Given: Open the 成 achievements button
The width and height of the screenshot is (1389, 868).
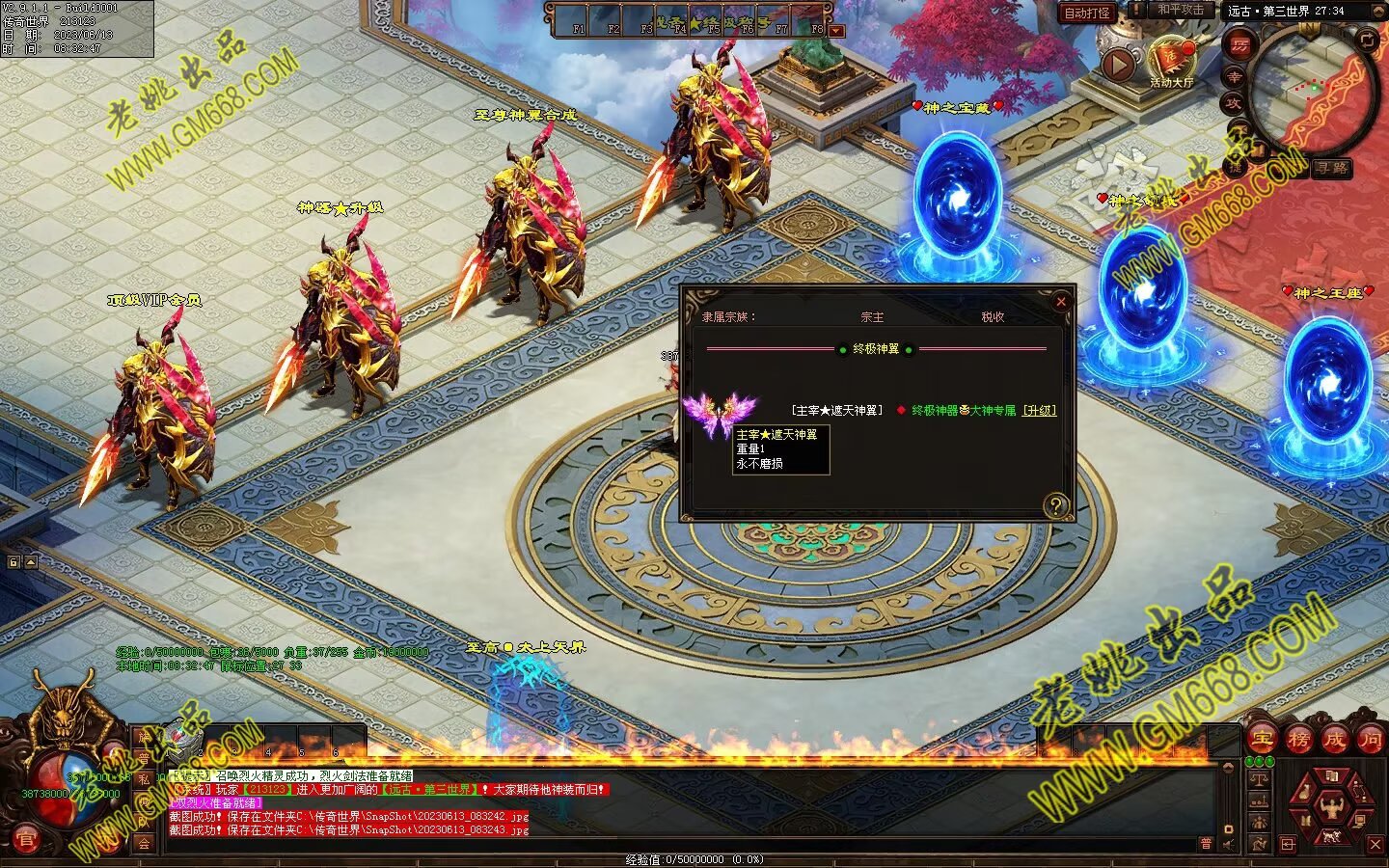Looking at the screenshot, I should click(1334, 740).
